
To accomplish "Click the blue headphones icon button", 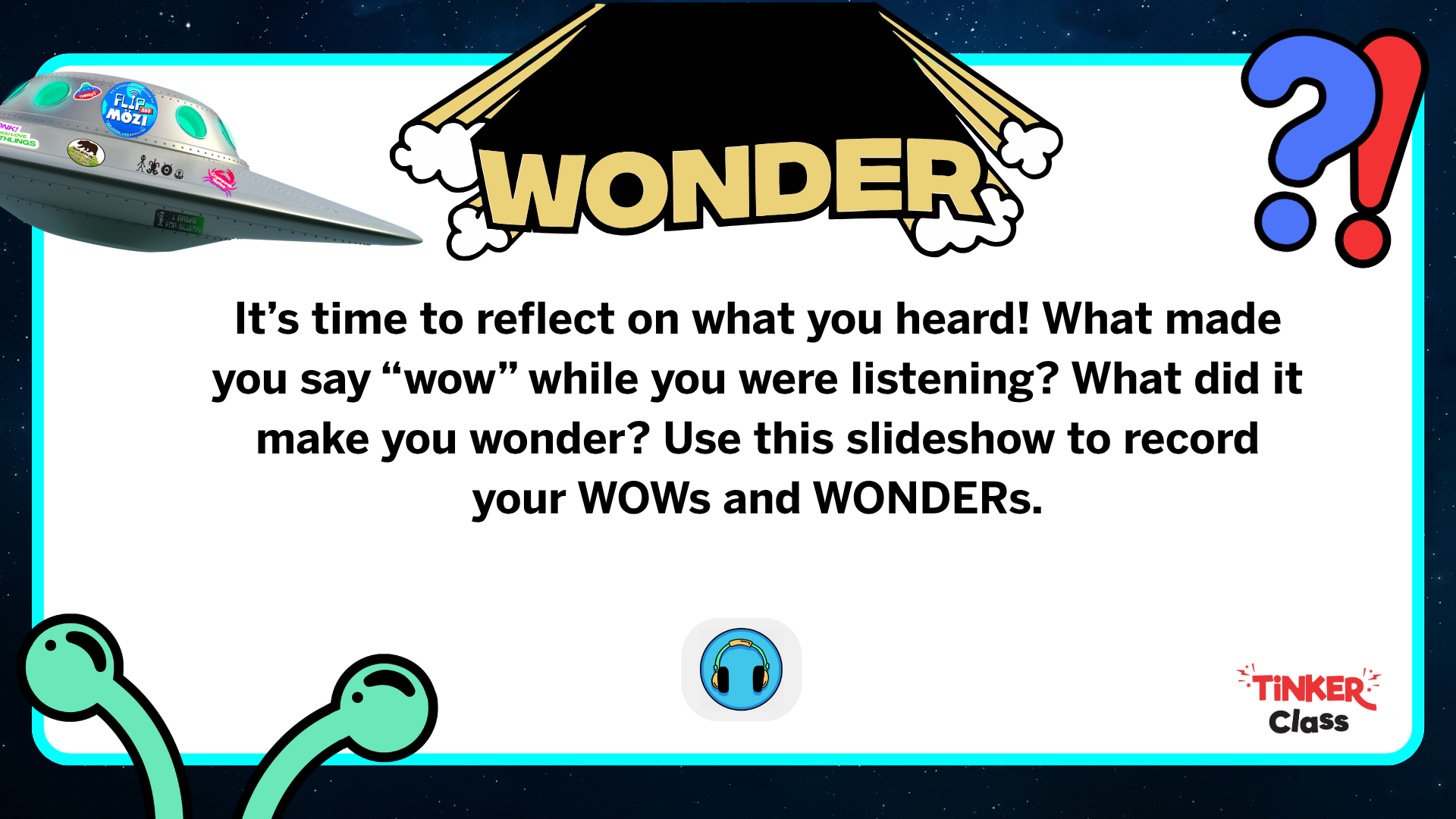I will 741,669.
